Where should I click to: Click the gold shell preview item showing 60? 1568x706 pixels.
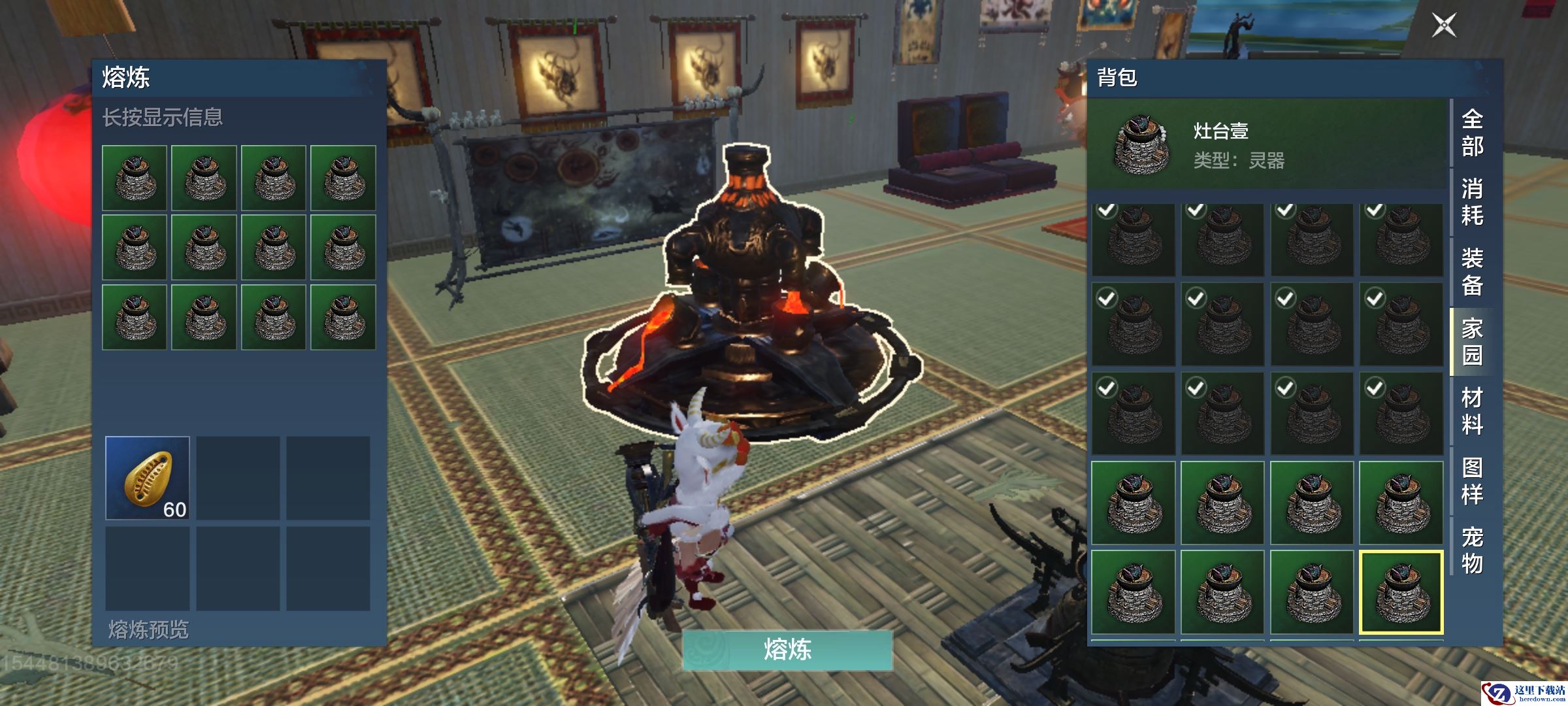tap(148, 479)
